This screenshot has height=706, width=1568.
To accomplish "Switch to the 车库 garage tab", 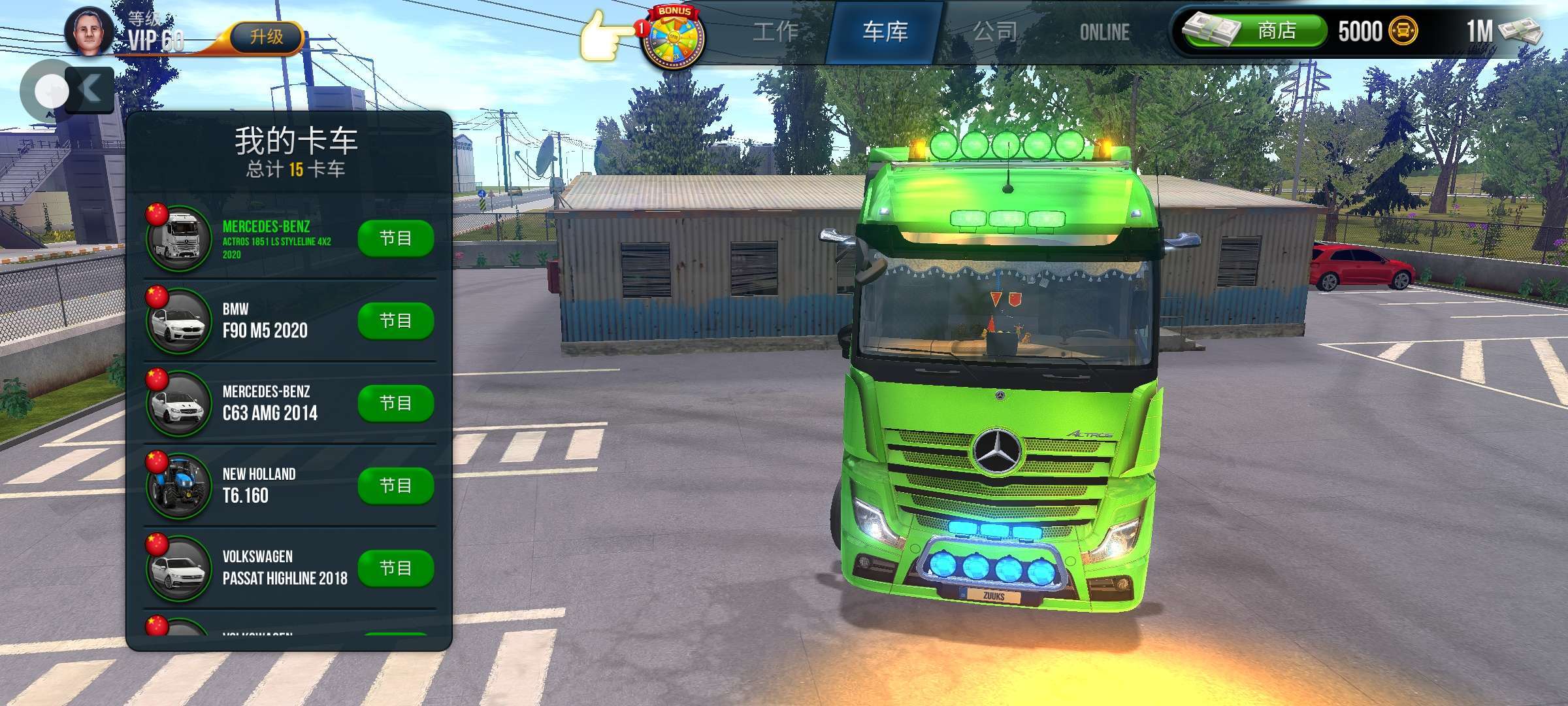I will pyautogui.click(x=885, y=31).
